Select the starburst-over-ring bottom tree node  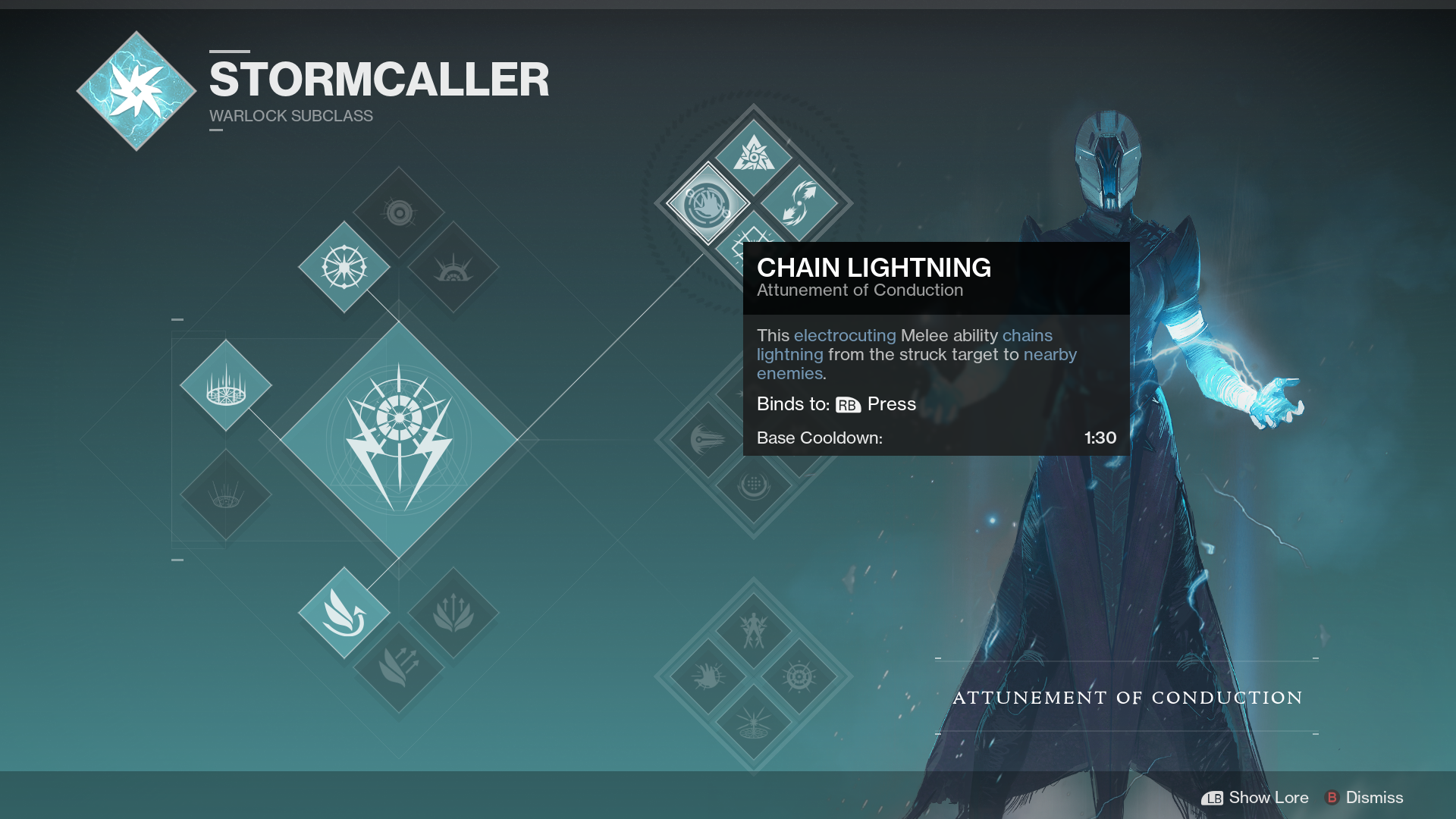click(753, 722)
